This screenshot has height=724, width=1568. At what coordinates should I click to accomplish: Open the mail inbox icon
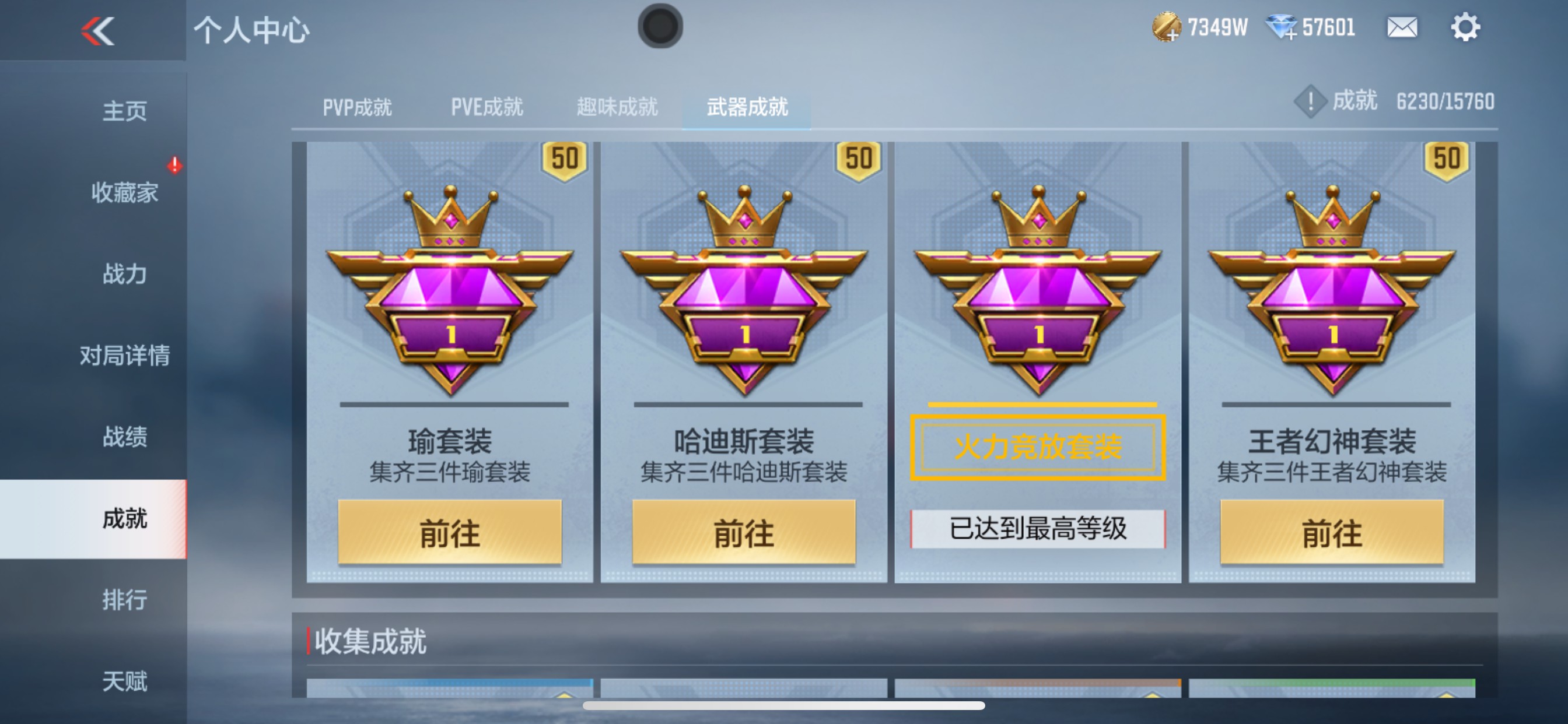[1402, 27]
